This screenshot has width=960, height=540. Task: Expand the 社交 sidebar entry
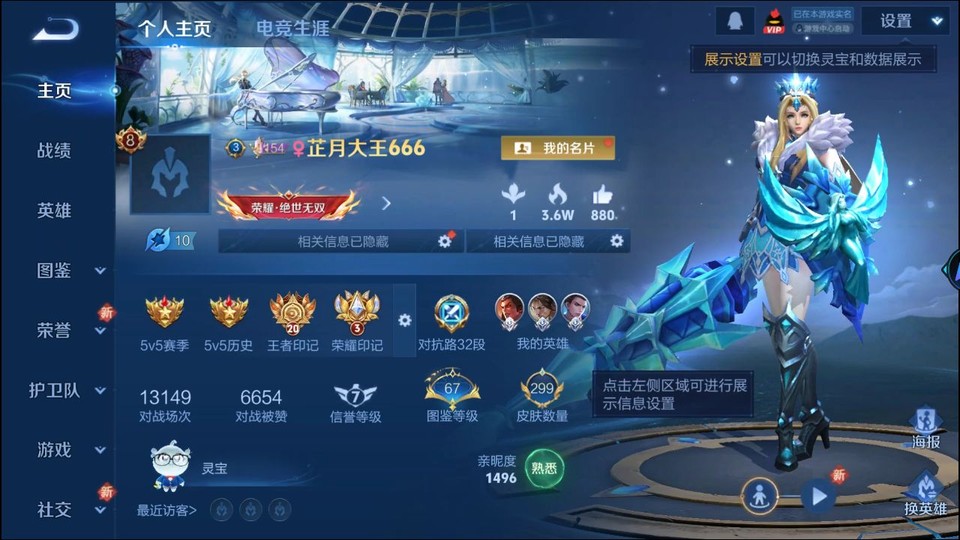68,510
